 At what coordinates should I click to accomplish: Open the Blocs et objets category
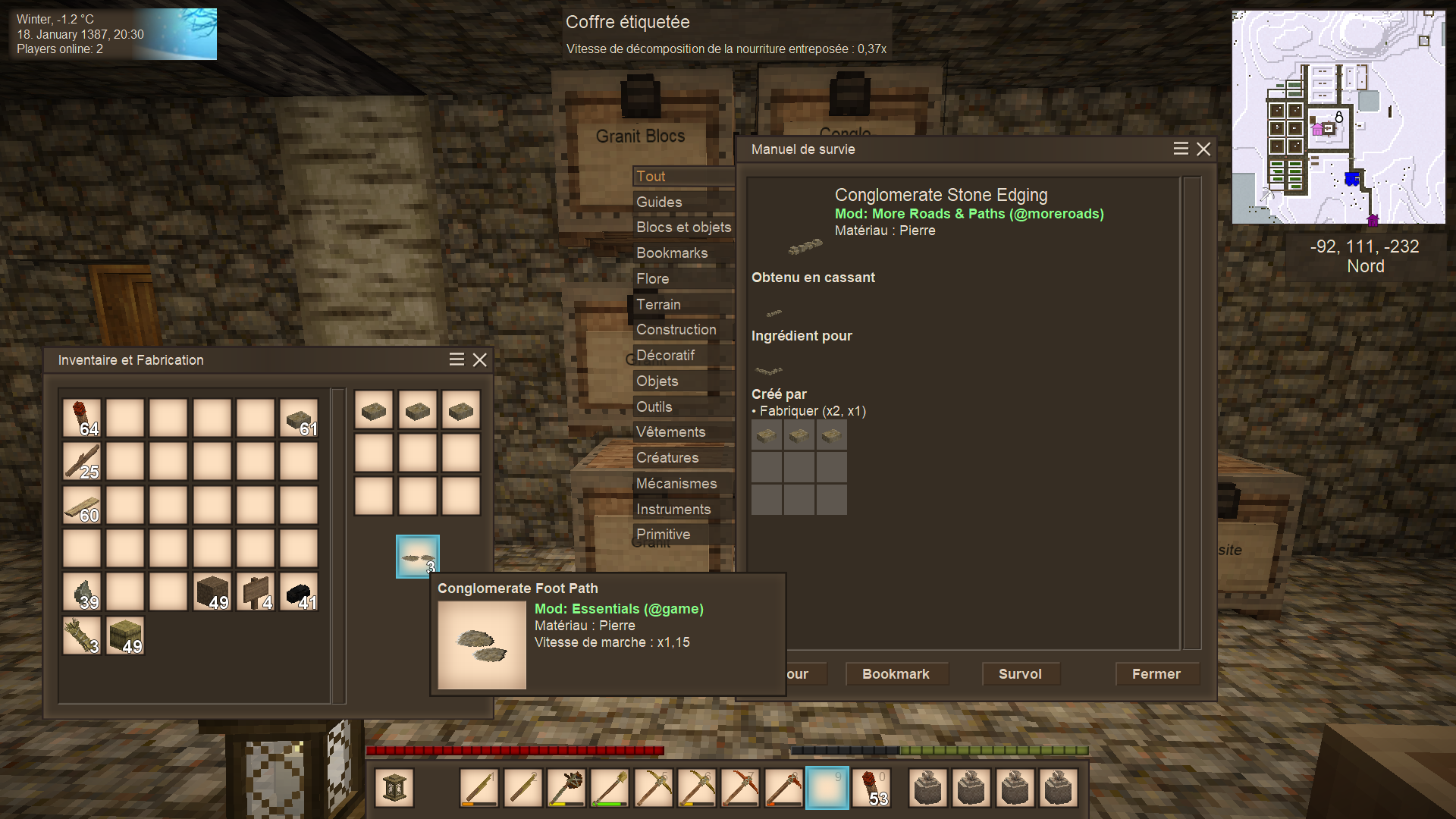click(683, 227)
